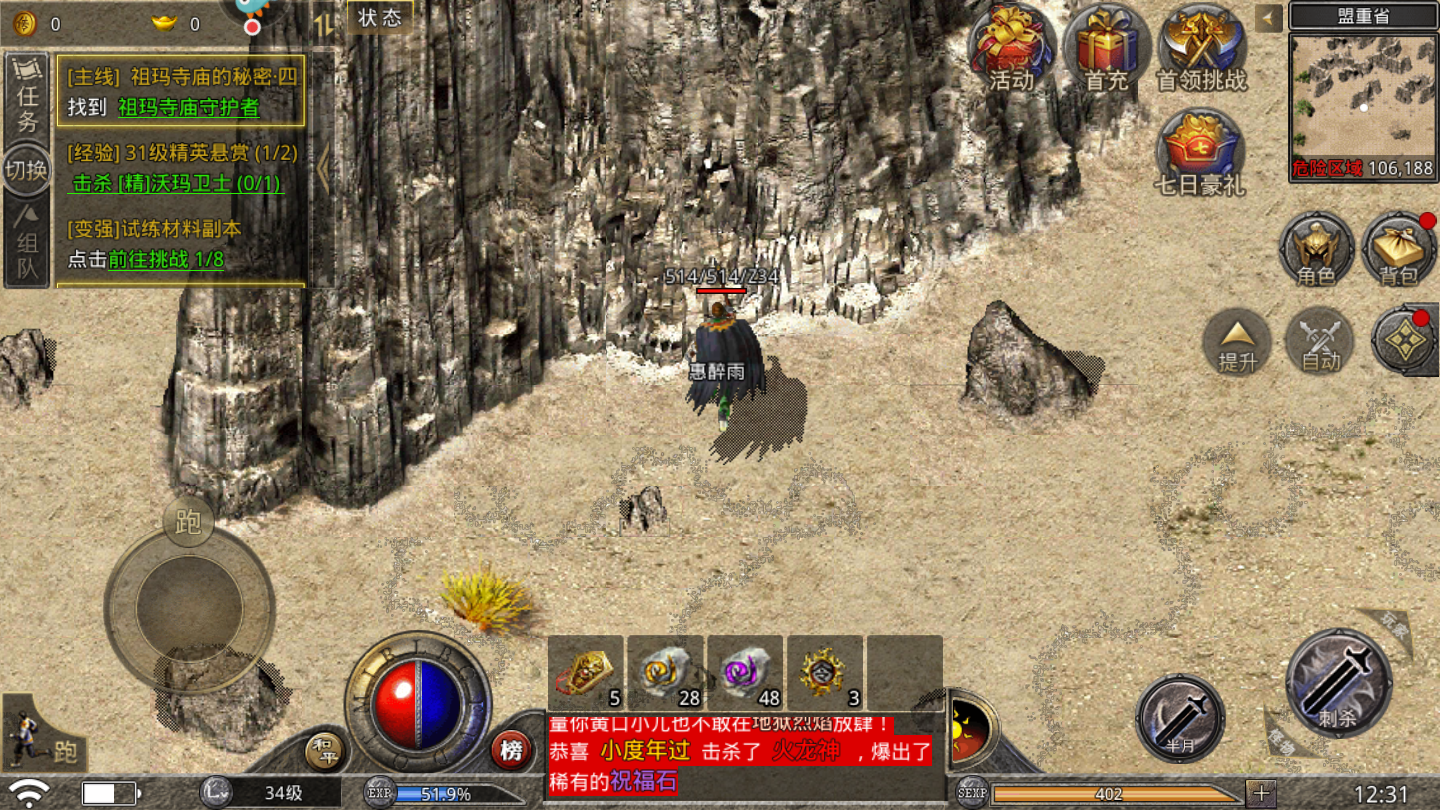Follow link to 祖玛寺庙守护者
Image resolution: width=1440 pixels, height=810 pixels.
point(189,107)
